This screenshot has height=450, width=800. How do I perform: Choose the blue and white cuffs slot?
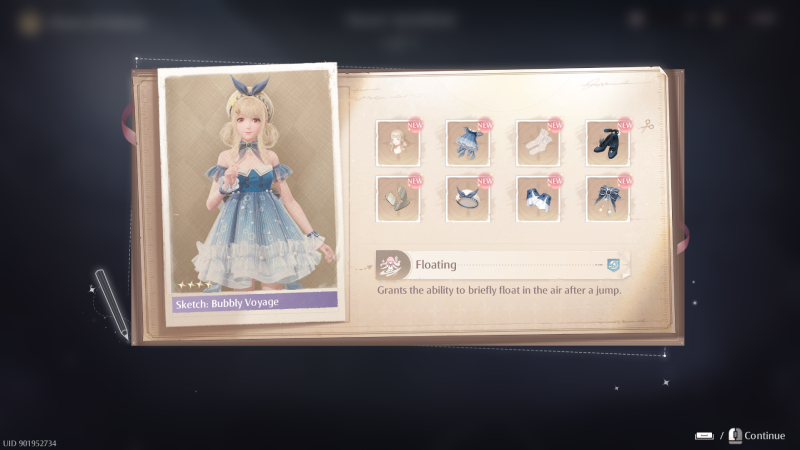coord(537,198)
